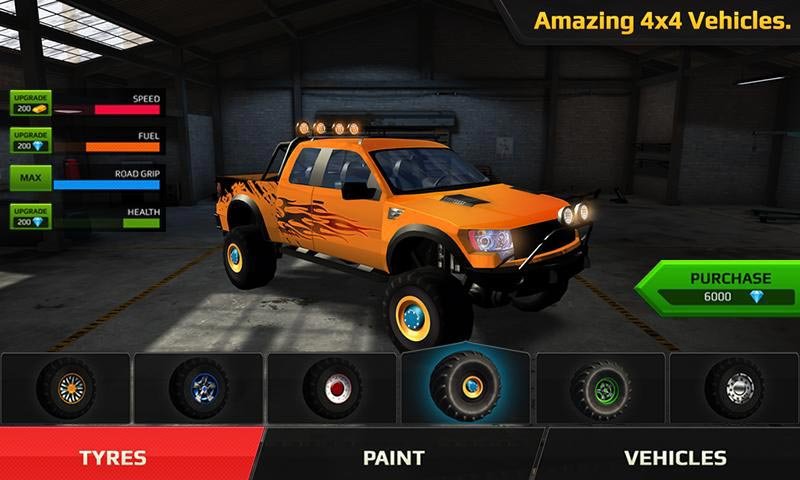The image size is (800, 480).
Task: Open the Paint tab
Action: pyautogui.click(x=393, y=458)
